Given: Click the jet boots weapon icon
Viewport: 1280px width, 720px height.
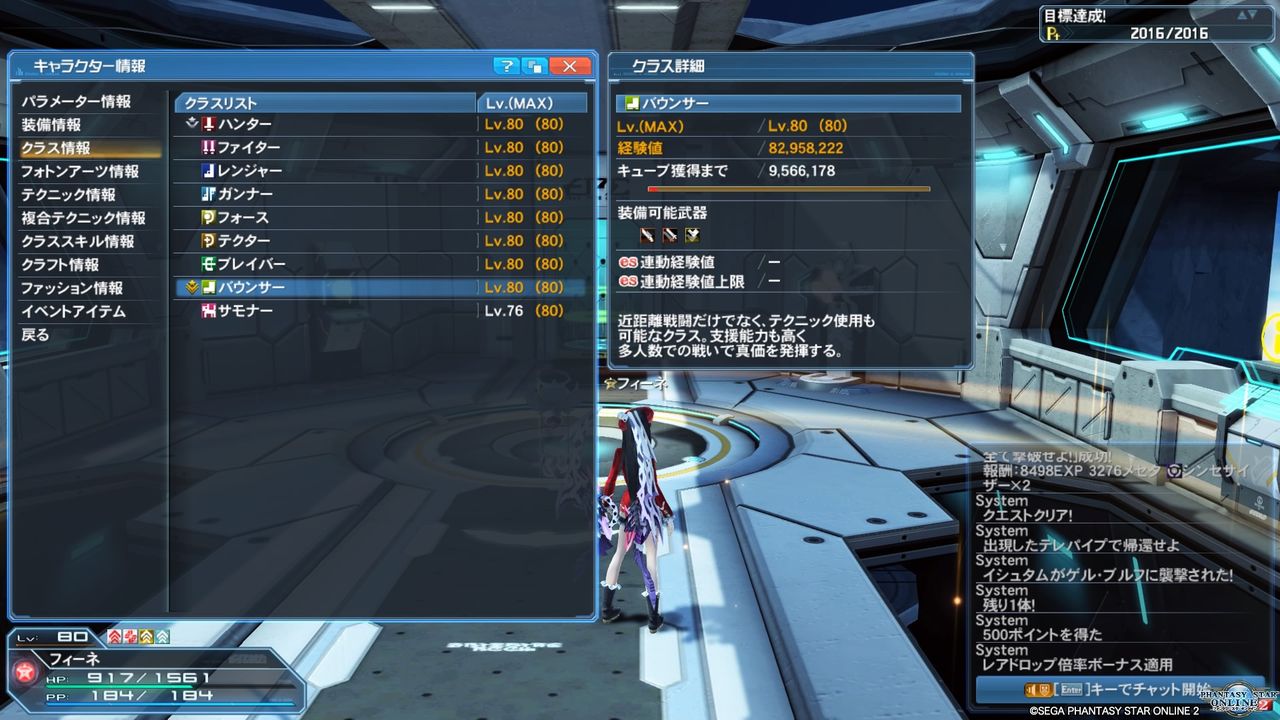Looking at the screenshot, I should point(692,234).
